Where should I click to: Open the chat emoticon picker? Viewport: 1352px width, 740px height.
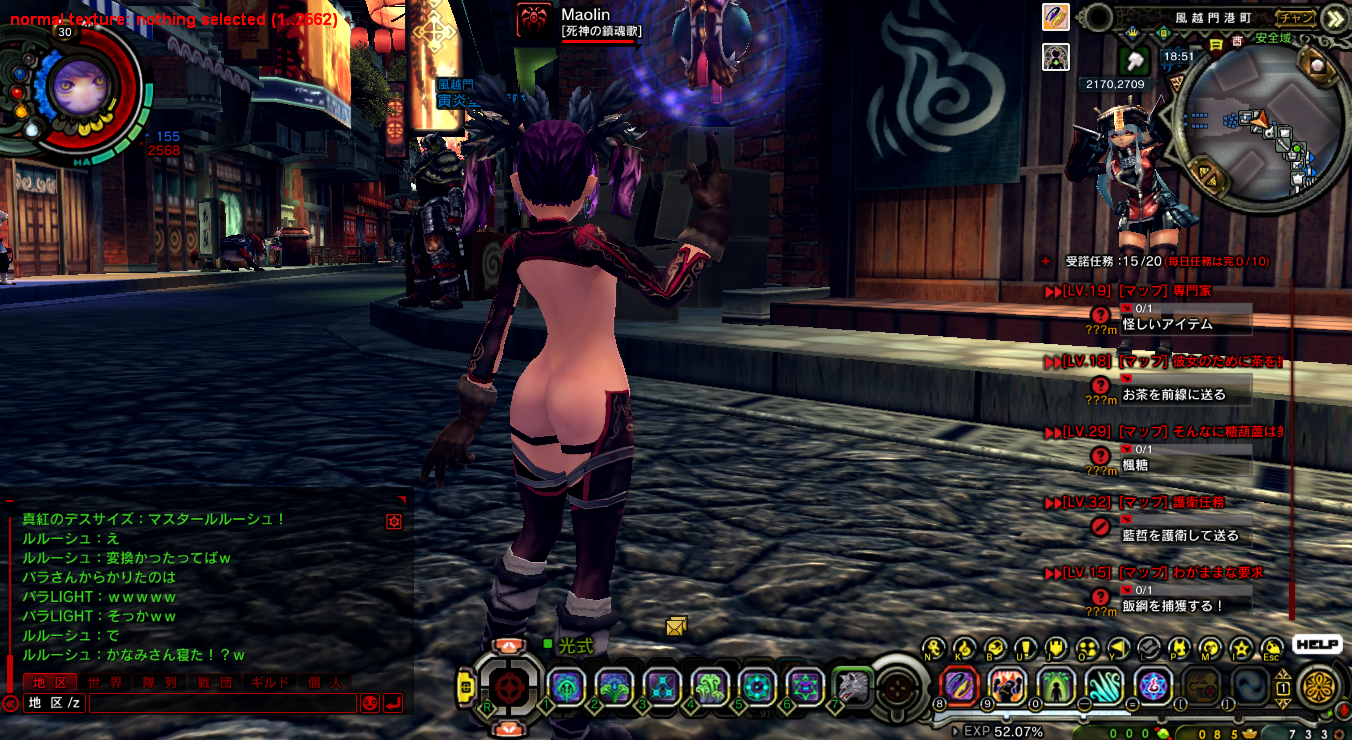[369, 703]
